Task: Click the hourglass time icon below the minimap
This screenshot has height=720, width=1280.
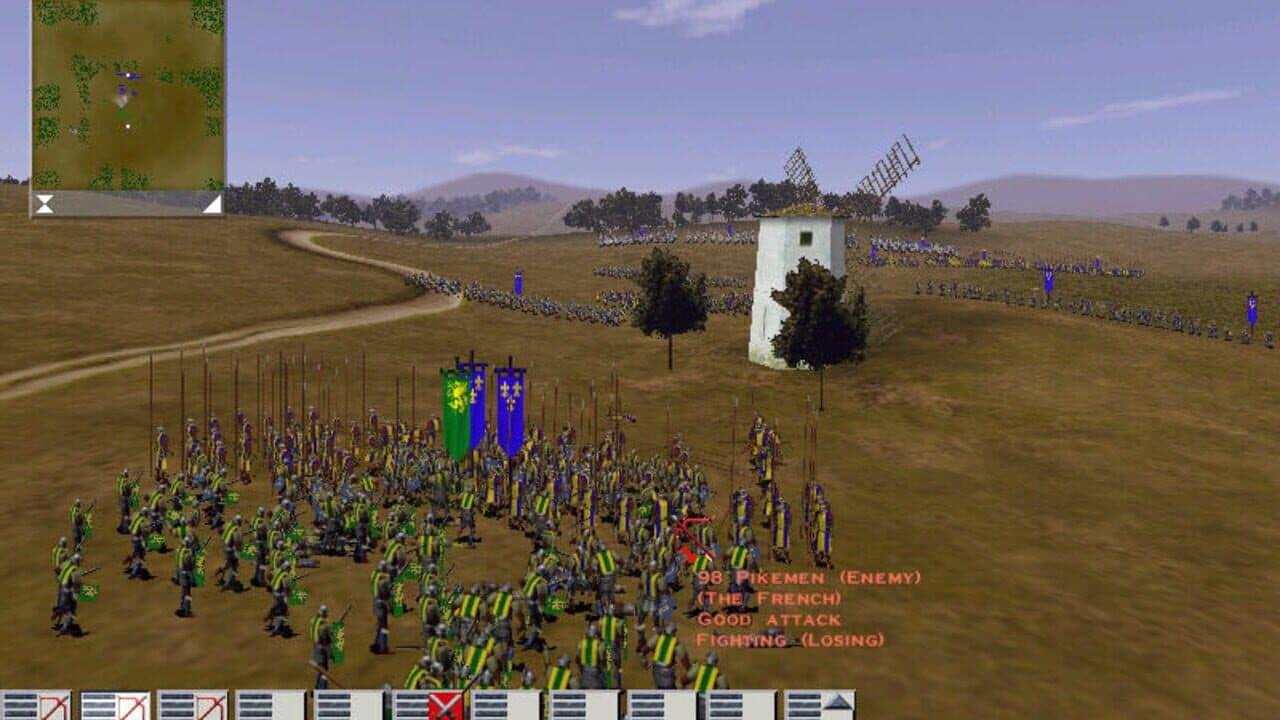Action: (x=44, y=204)
